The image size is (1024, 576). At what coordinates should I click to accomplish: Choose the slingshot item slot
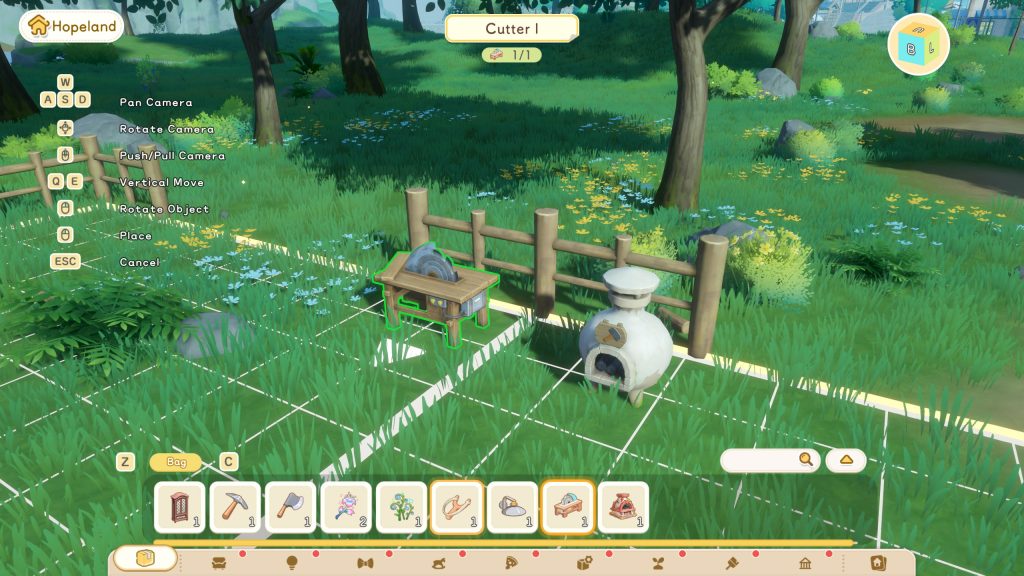[457, 507]
